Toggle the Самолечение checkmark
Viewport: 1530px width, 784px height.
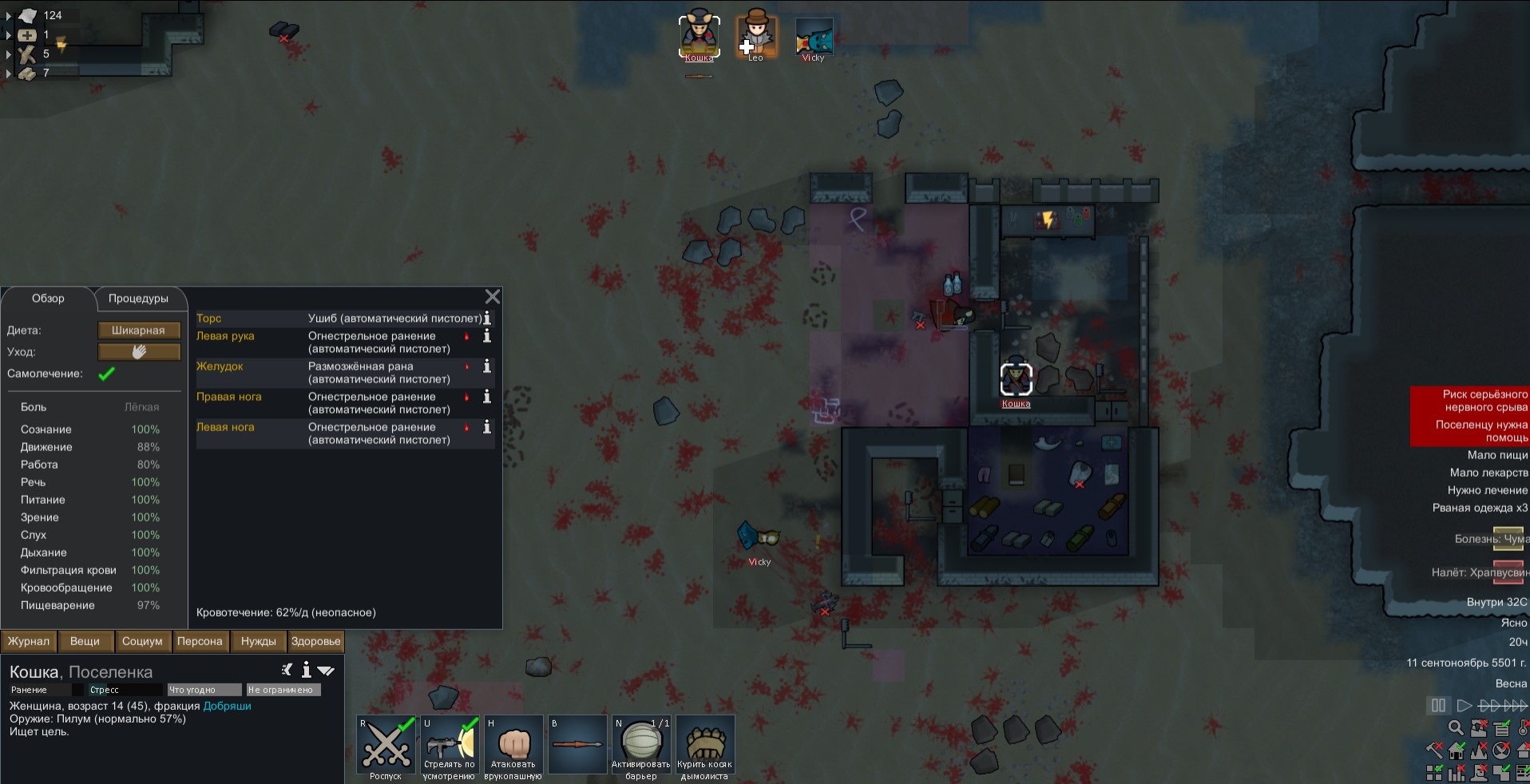click(106, 374)
